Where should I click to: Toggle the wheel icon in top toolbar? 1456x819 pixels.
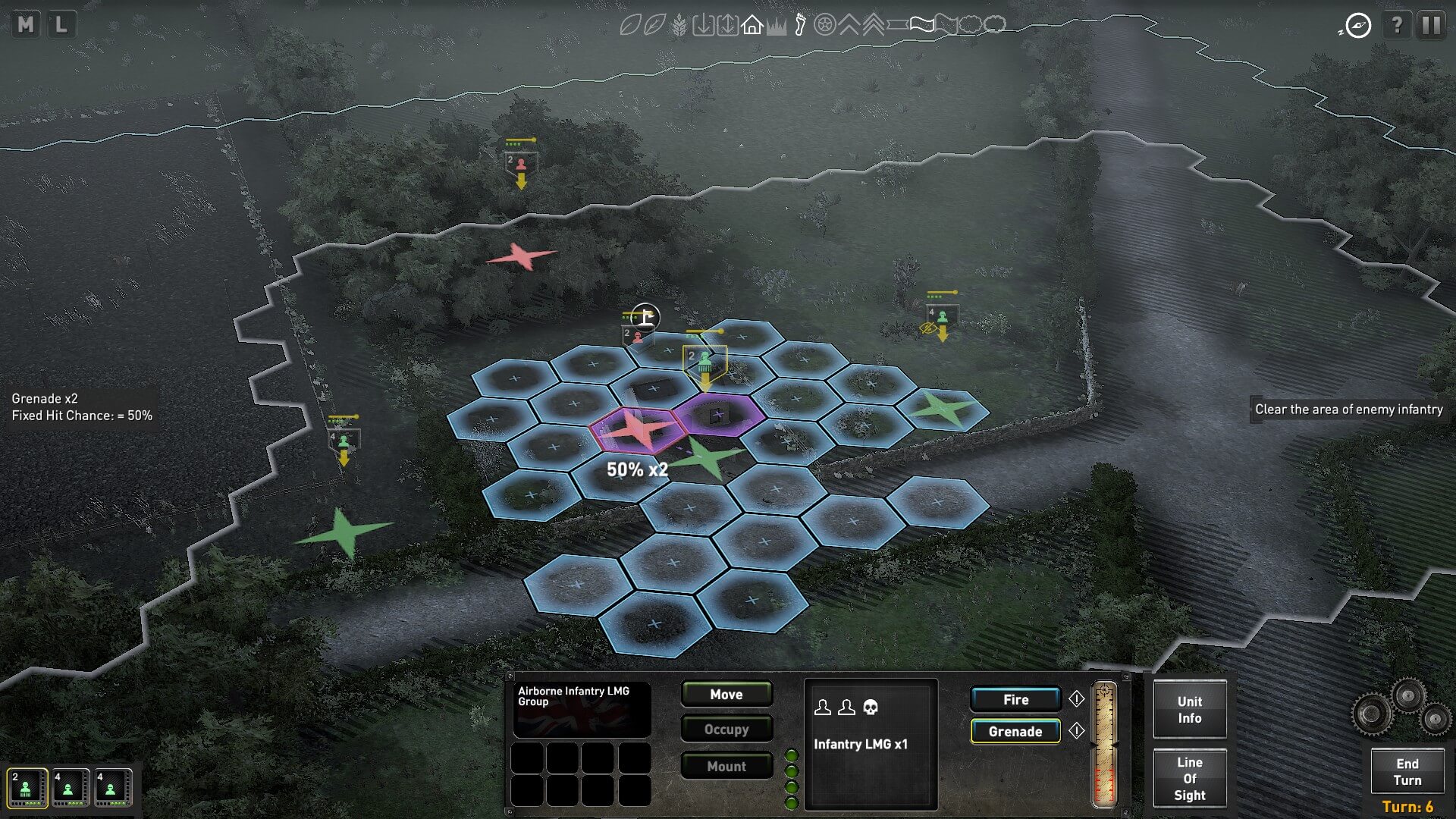[x=824, y=26]
